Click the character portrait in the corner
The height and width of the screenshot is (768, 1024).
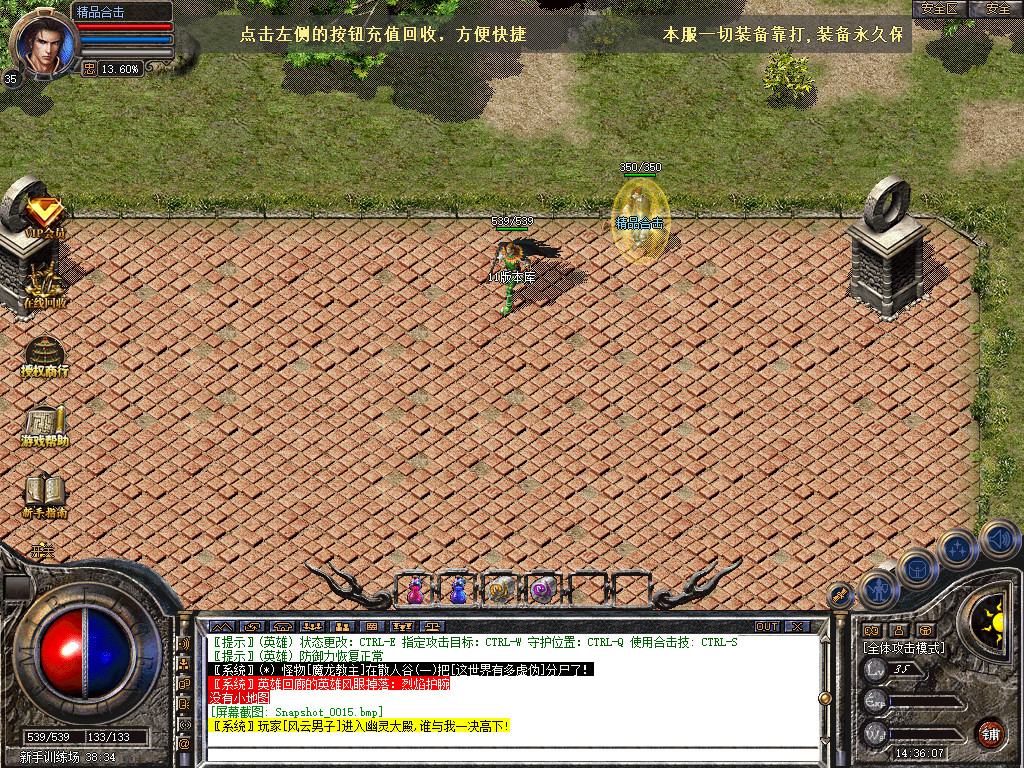(x=40, y=43)
